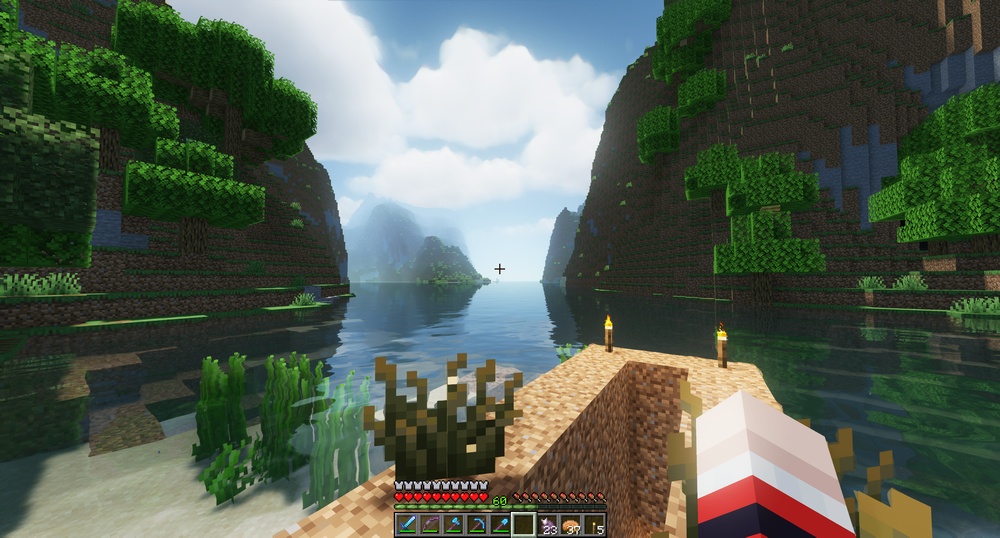The width and height of the screenshot is (1000, 538).
Task: Select the enchanted bow hotbar slot
Action: coord(429,525)
